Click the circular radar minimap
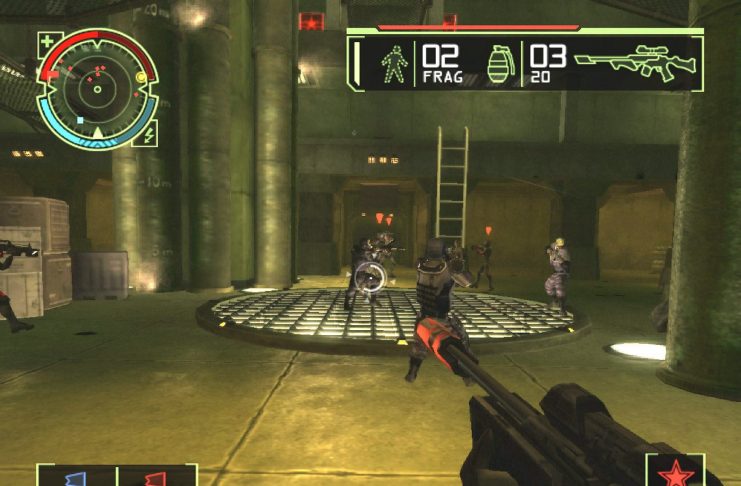This screenshot has width=741, height=486. tap(97, 88)
